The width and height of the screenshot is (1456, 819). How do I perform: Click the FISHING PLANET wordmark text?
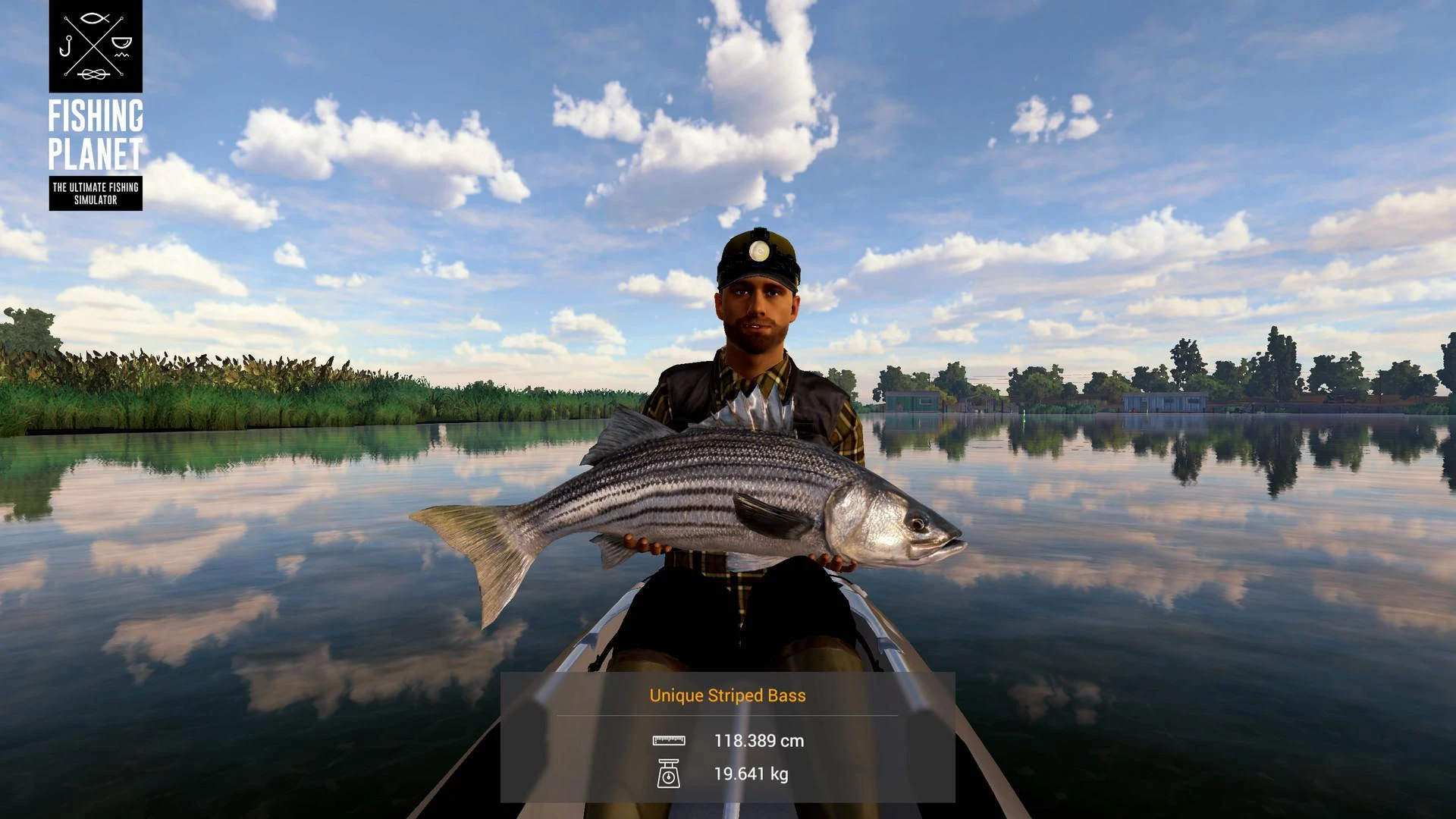96,136
